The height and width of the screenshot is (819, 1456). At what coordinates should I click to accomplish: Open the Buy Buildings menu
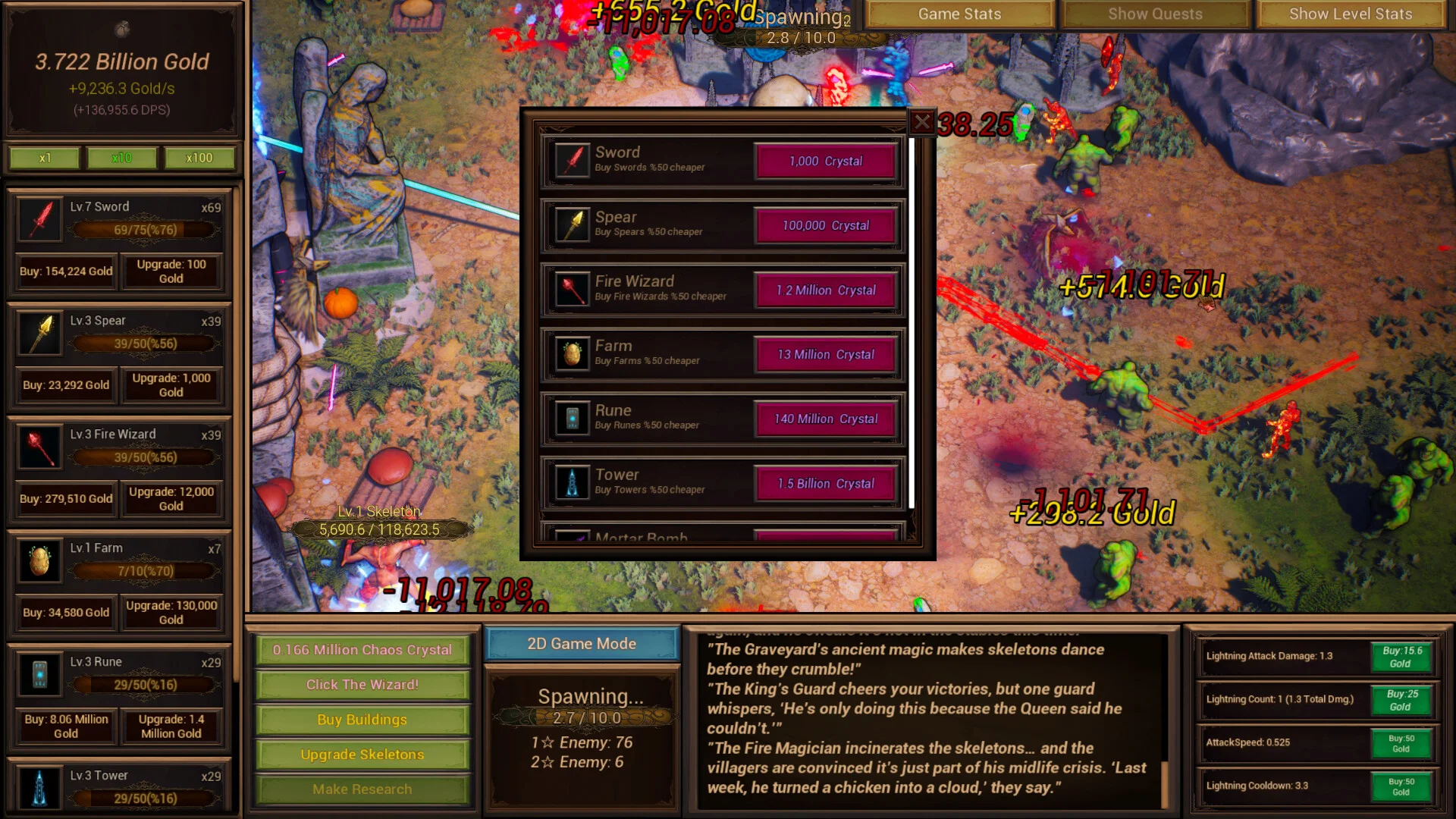362,720
